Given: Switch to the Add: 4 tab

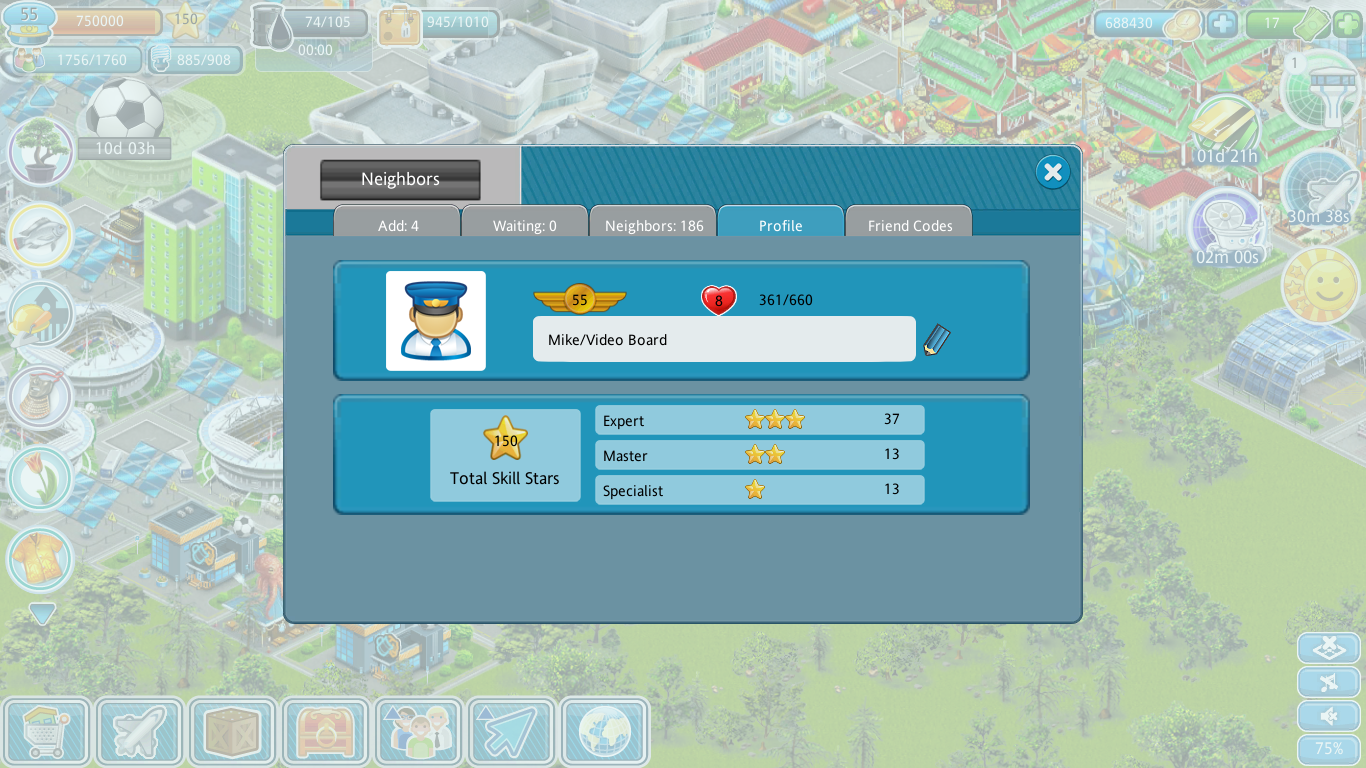Looking at the screenshot, I should (x=398, y=225).
